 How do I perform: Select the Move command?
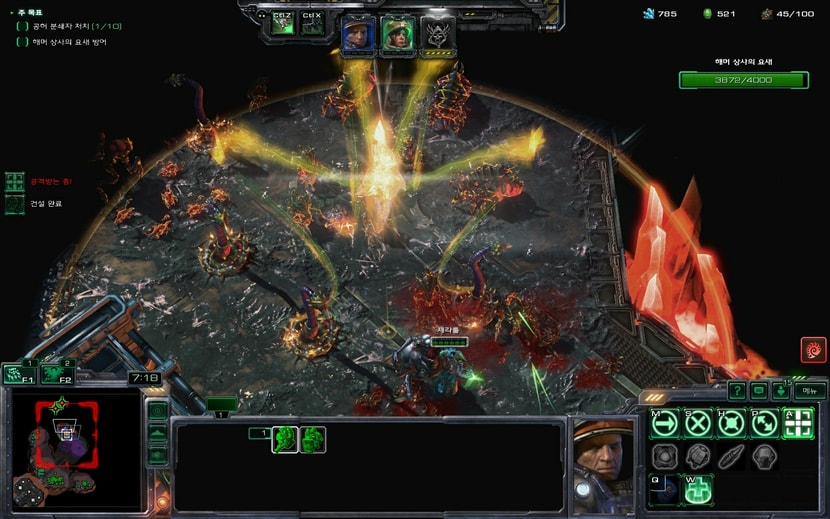coord(665,423)
